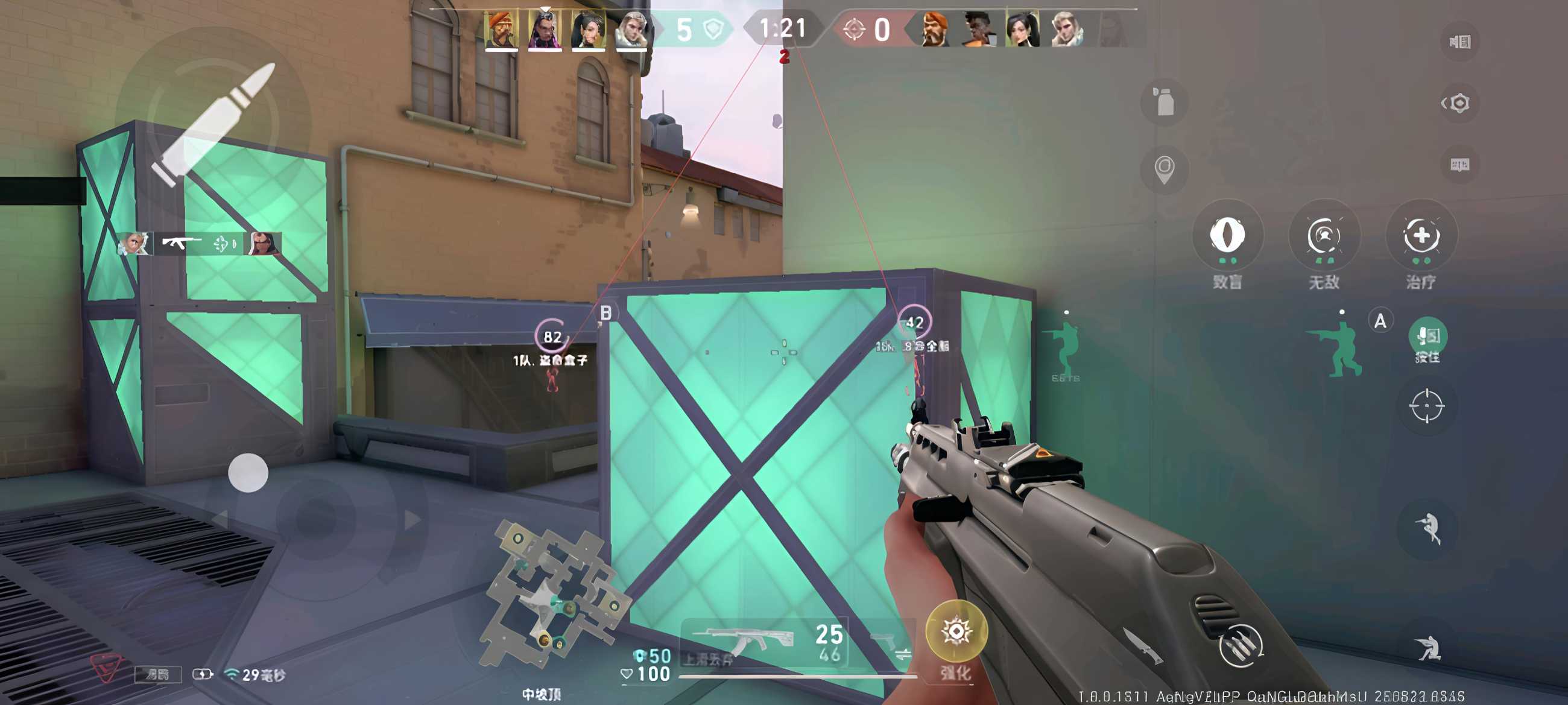This screenshot has width=1568, height=705.
Task: Open the chat message button
Action: pos(1459,165)
